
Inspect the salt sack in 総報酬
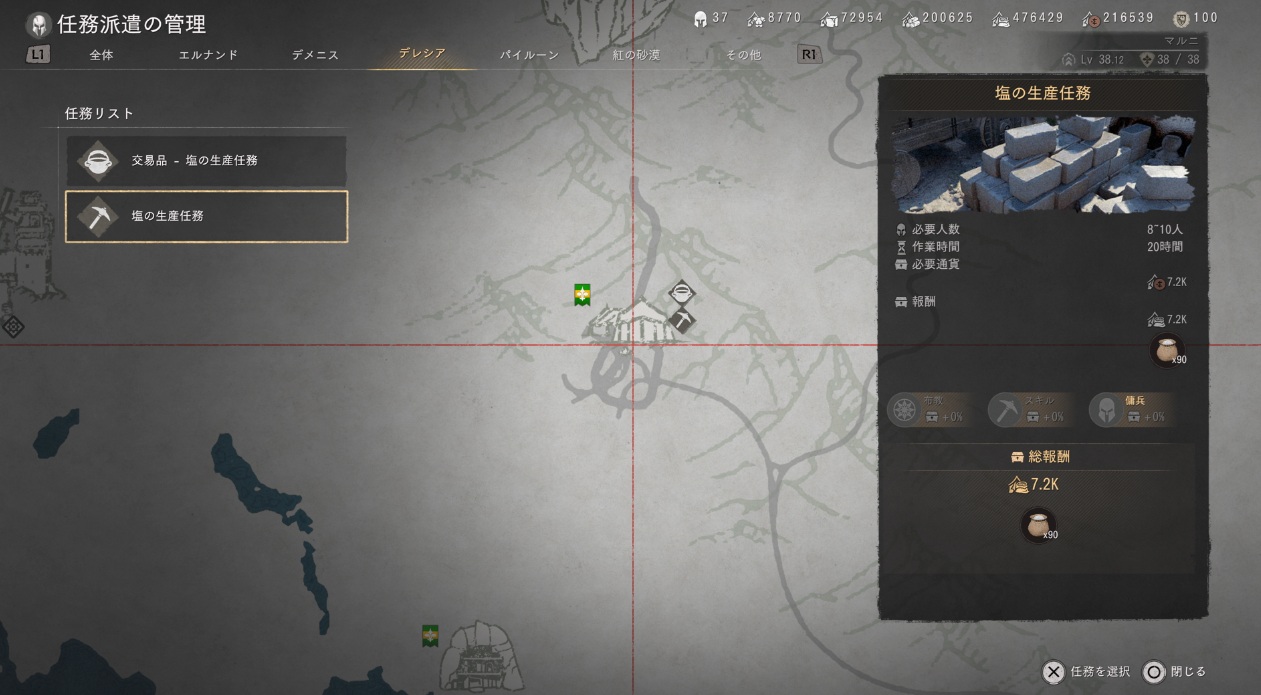[1038, 524]
